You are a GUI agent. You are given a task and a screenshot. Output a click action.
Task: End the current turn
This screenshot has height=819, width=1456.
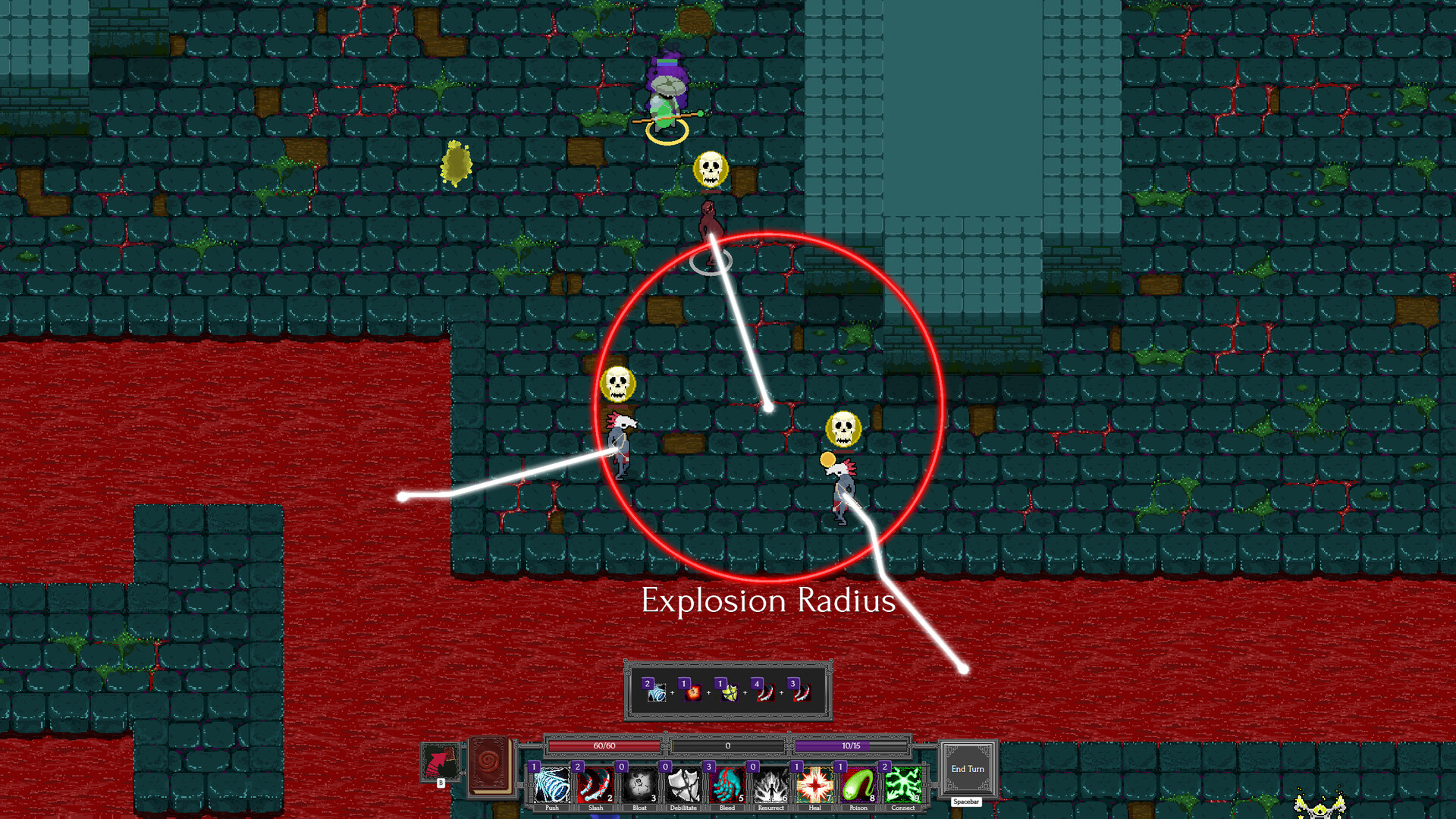click(x=968, y=769)
